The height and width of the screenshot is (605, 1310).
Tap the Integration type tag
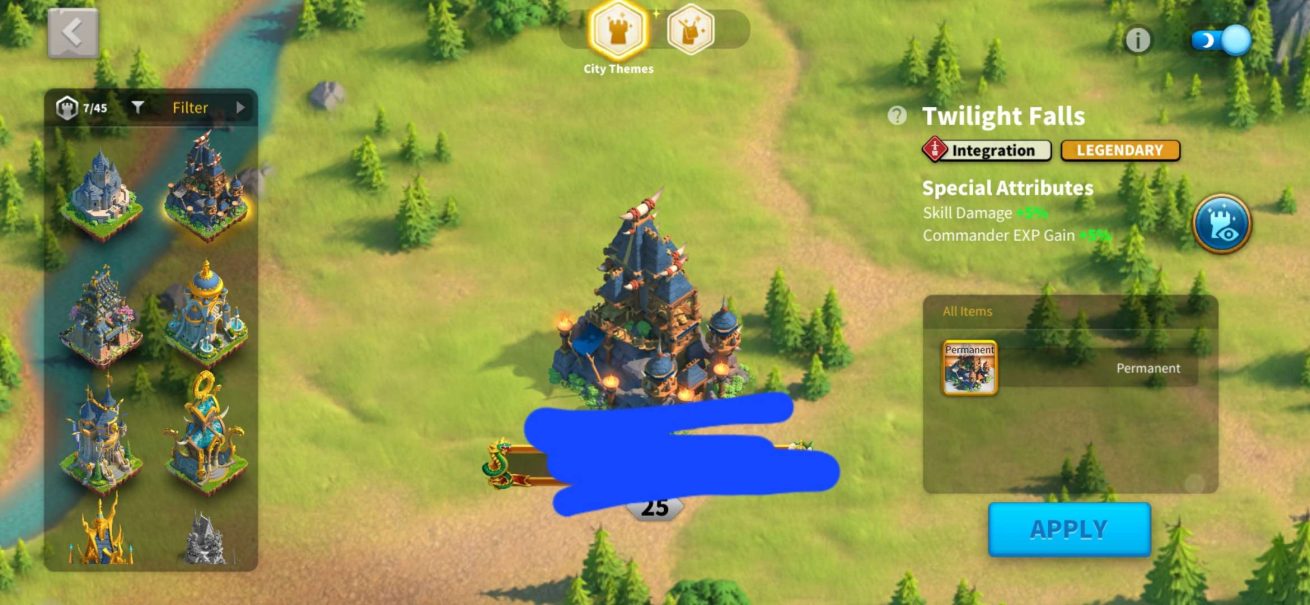tap(986, 150)
